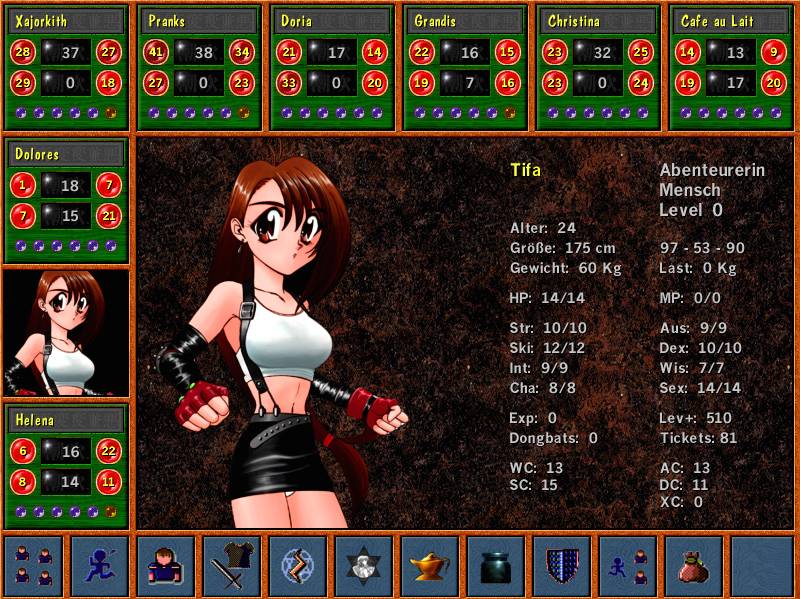
Task: Open the single character portrait view
Action: tap(165, 565)
